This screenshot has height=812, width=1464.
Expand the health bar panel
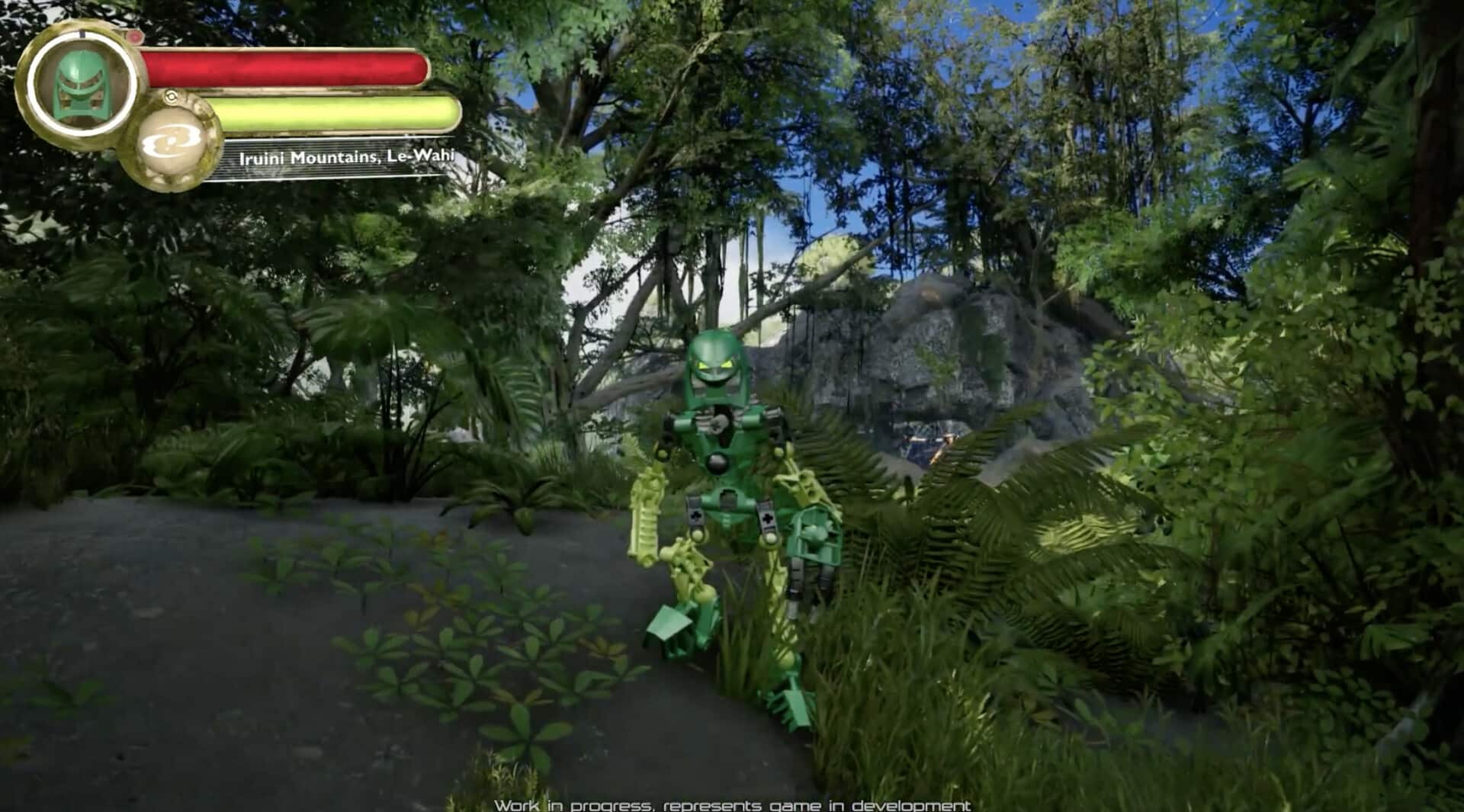(286, 67)
